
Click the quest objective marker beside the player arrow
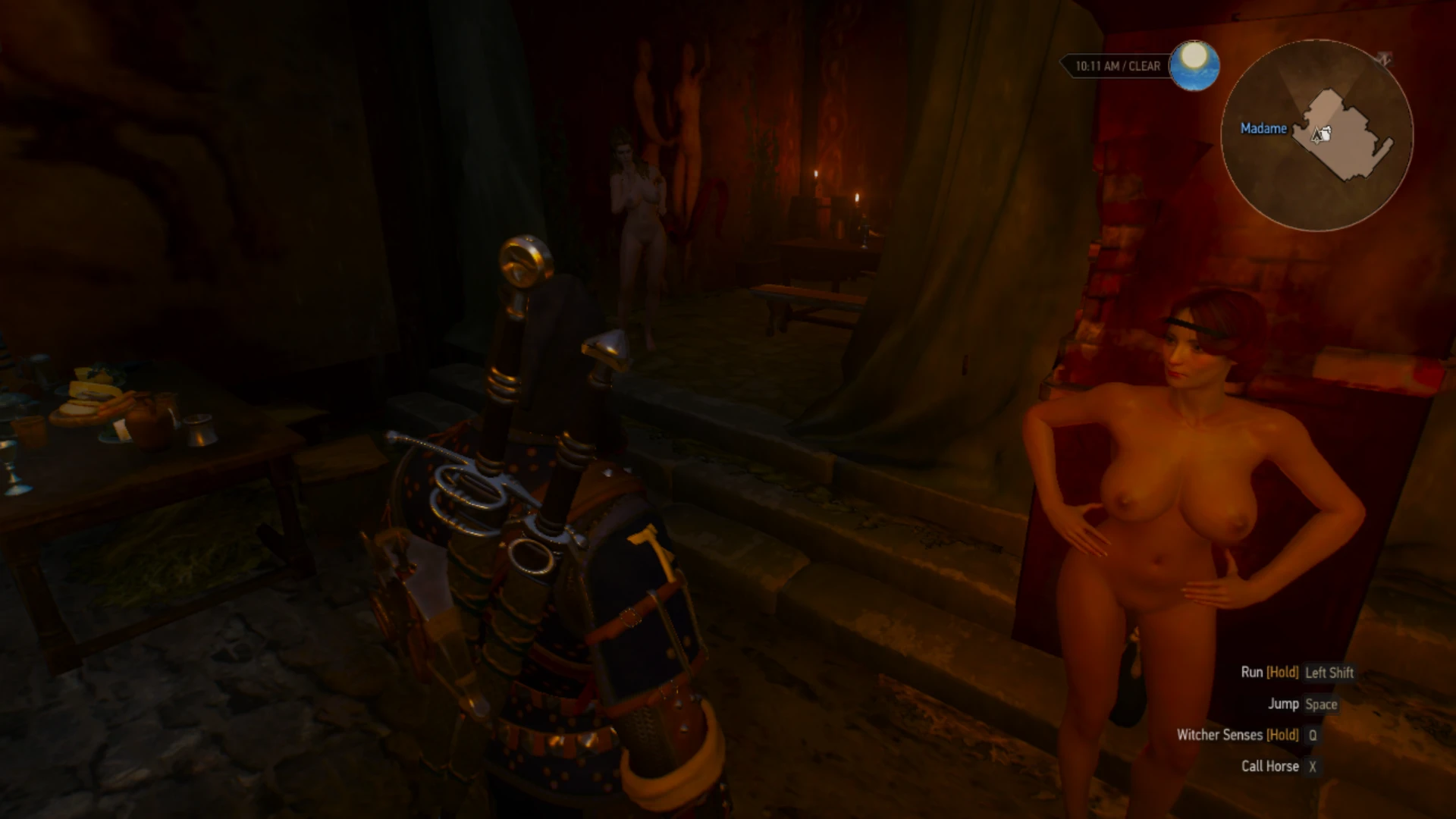[x=1327, y=130]
